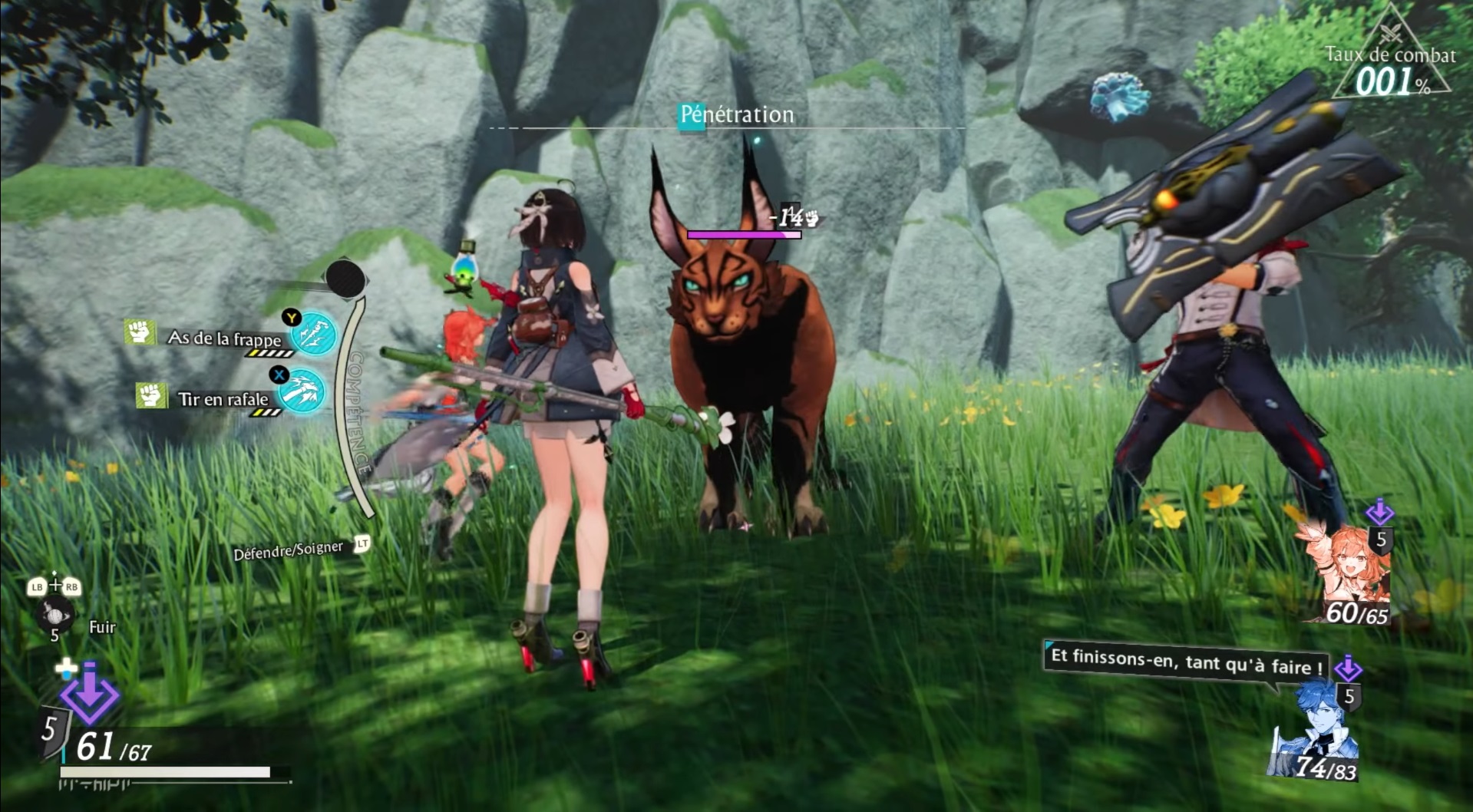This screenshot has width=1473, height=812.
Task: Choose the Fuir escape item icon
Action: (x=55, y=616)
